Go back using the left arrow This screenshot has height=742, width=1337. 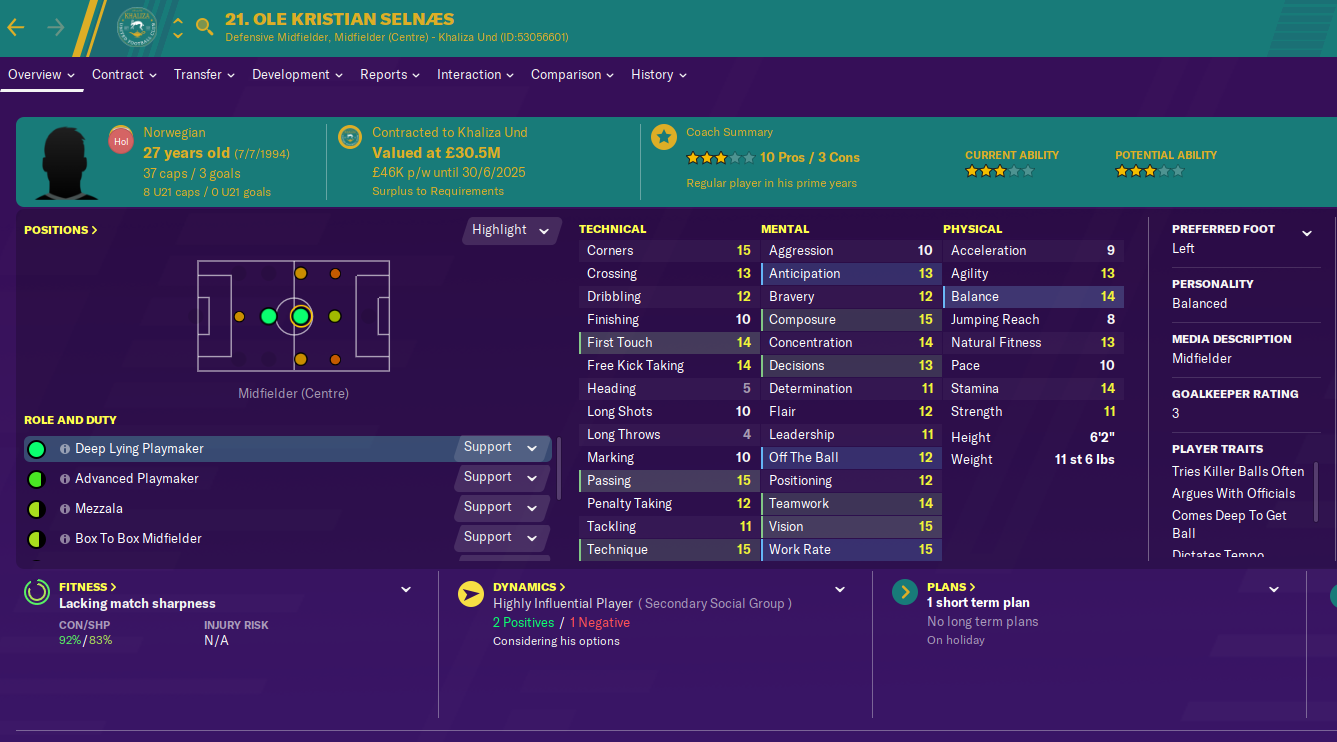[16, 27]
